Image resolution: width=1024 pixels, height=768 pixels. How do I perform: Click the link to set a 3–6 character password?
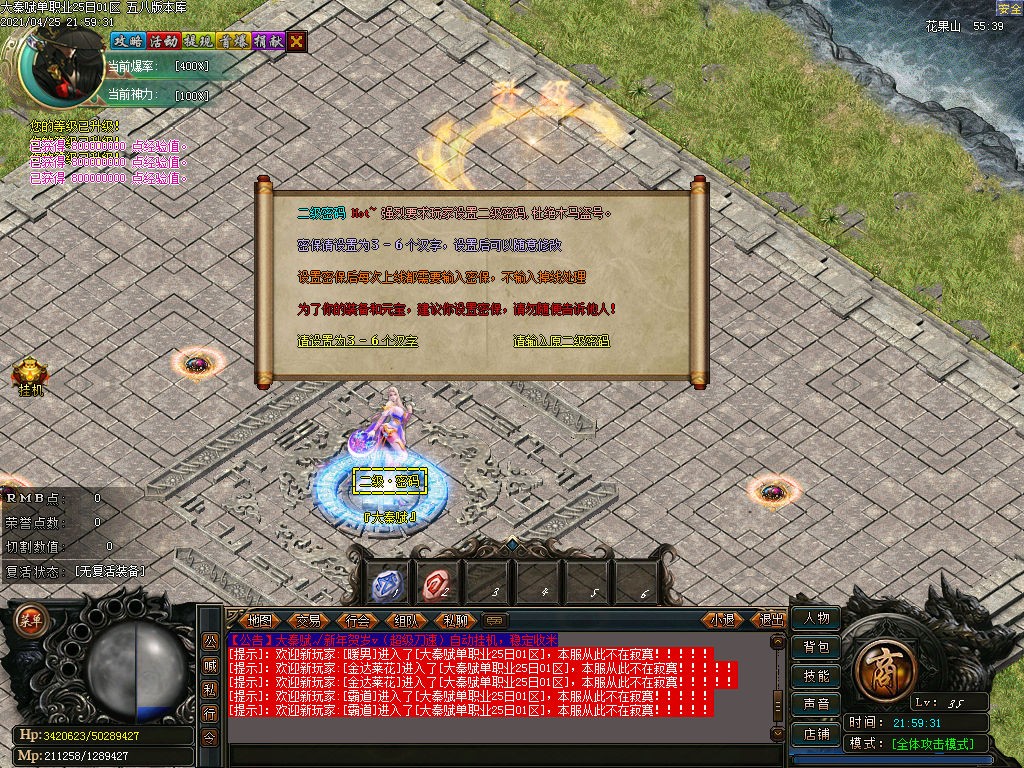tap(357, 341)
